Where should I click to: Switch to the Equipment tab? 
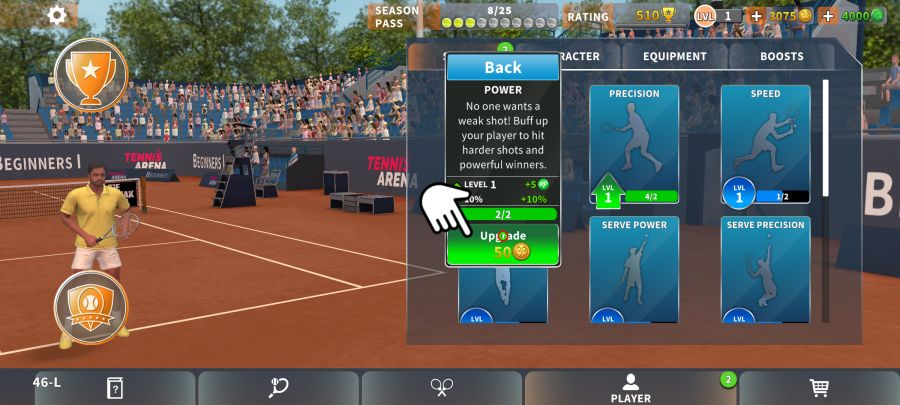[x=675, y=57]
